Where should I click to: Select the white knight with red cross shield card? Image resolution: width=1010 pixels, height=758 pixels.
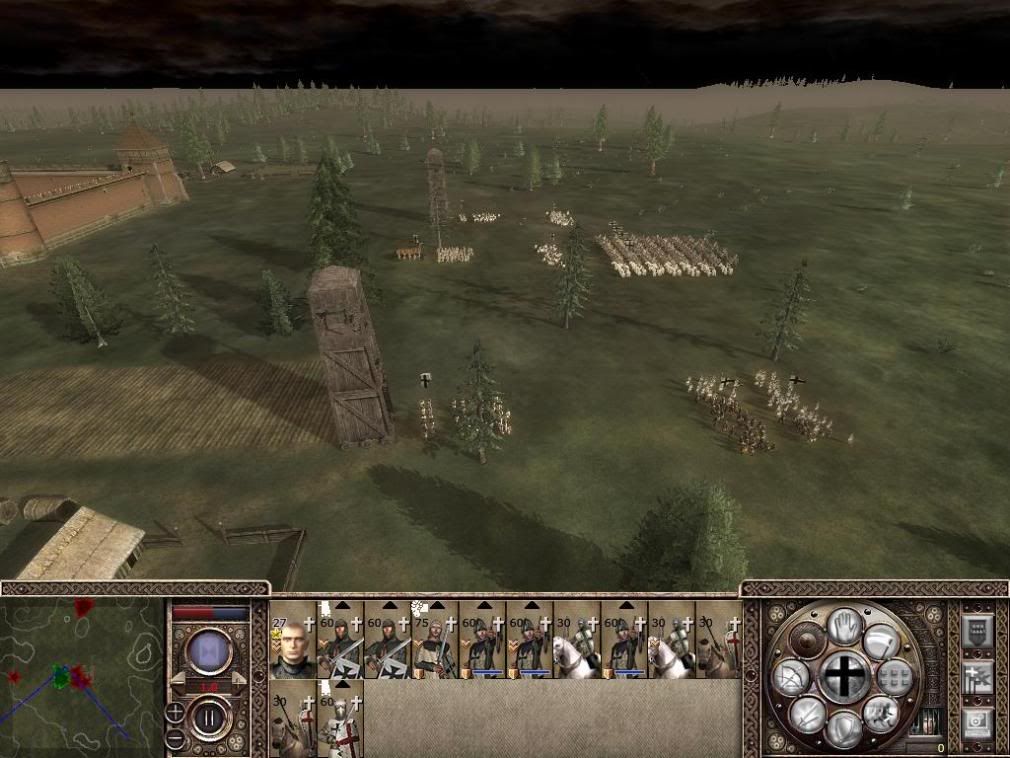(340, 718)
